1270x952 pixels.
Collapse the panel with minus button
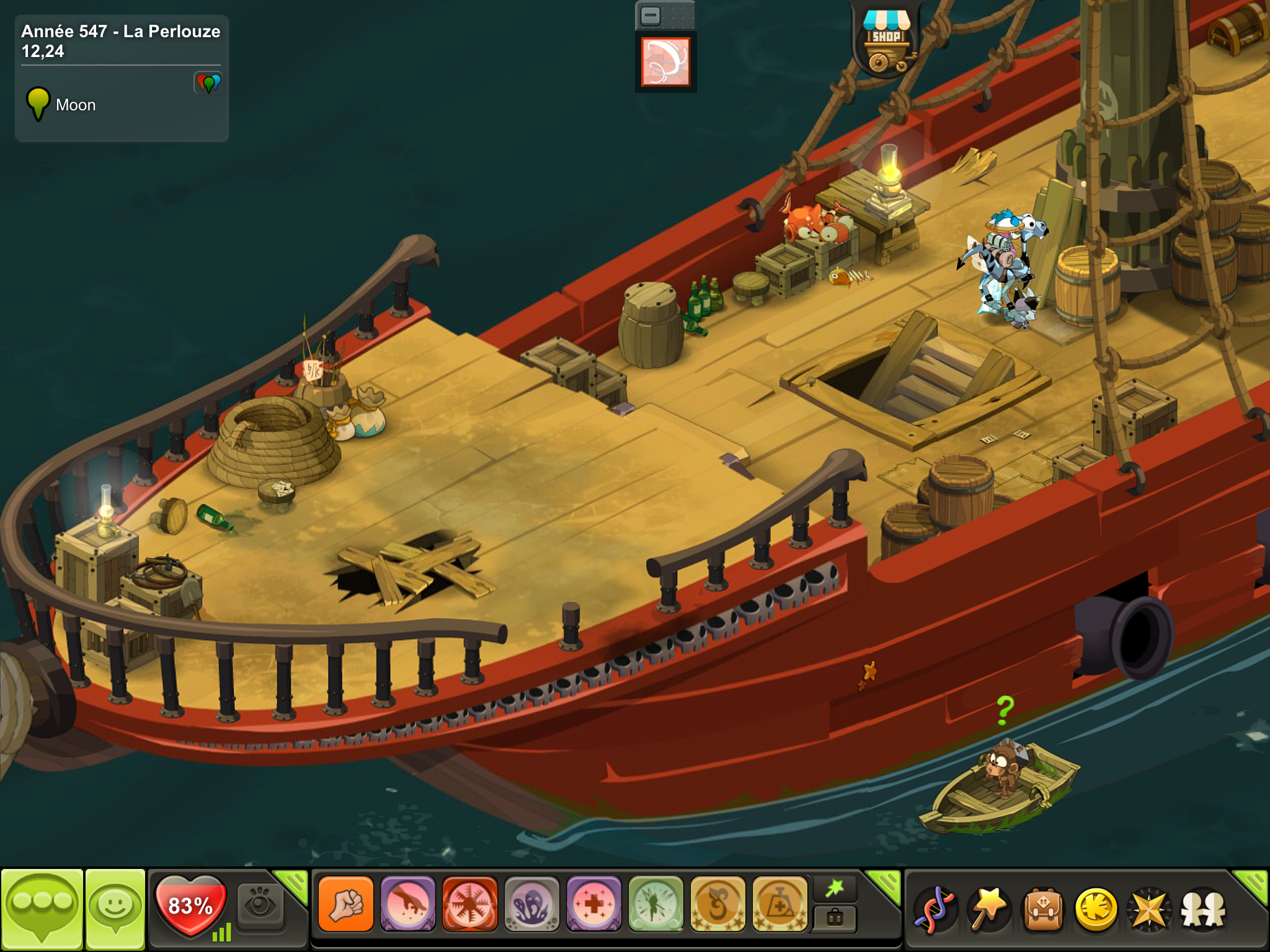click(651, 16)
